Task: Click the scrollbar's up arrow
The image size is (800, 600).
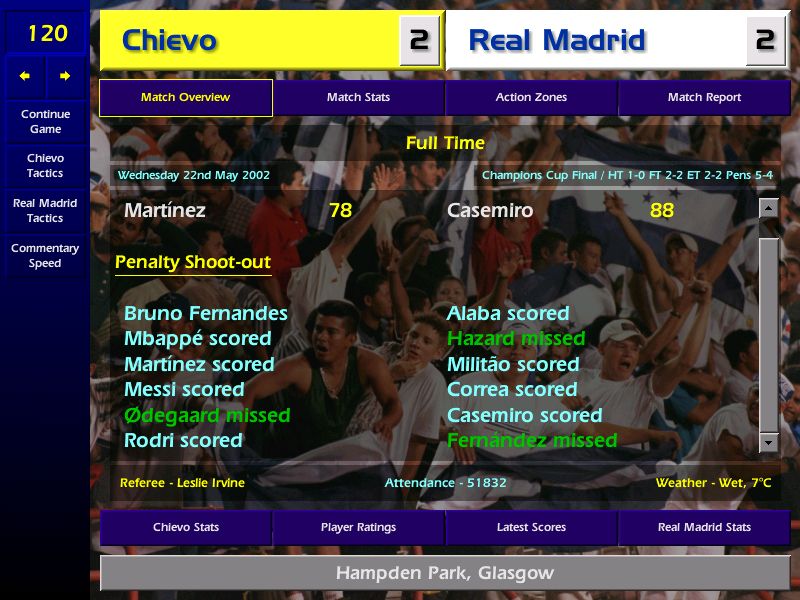Action: coord(768,208)
